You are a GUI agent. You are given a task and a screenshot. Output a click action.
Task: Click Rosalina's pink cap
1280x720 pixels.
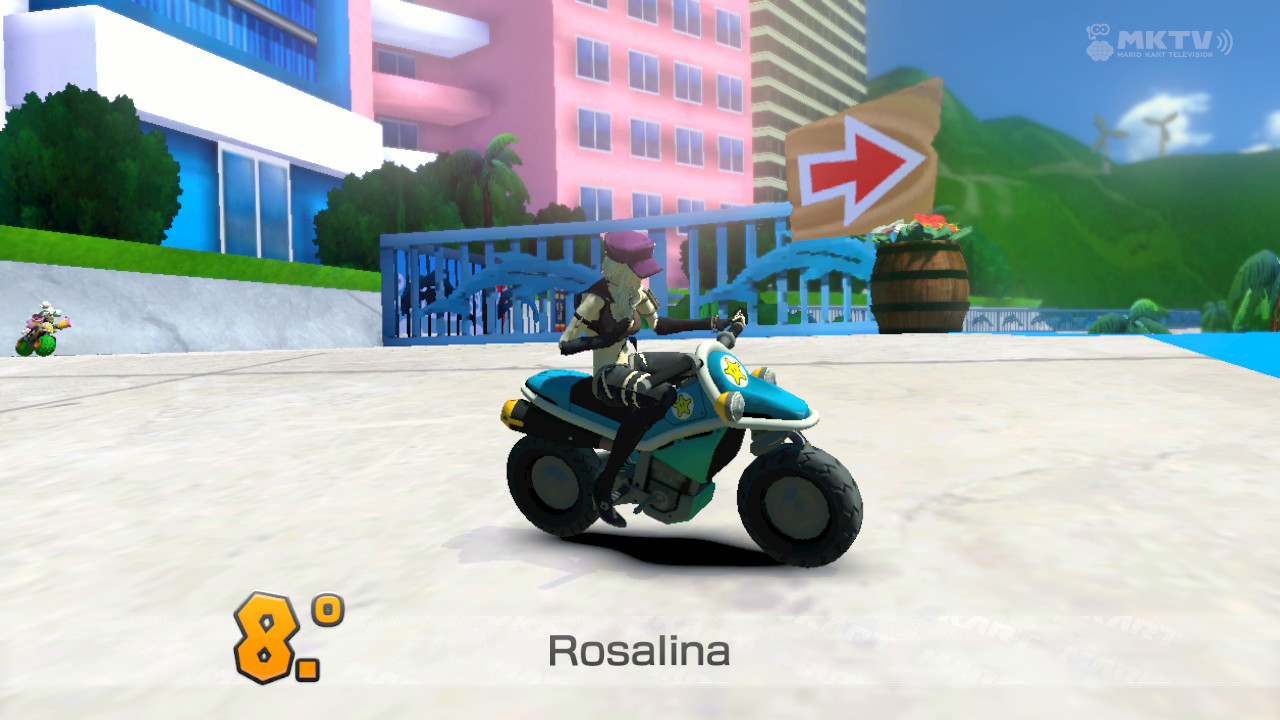coord(630,249)
